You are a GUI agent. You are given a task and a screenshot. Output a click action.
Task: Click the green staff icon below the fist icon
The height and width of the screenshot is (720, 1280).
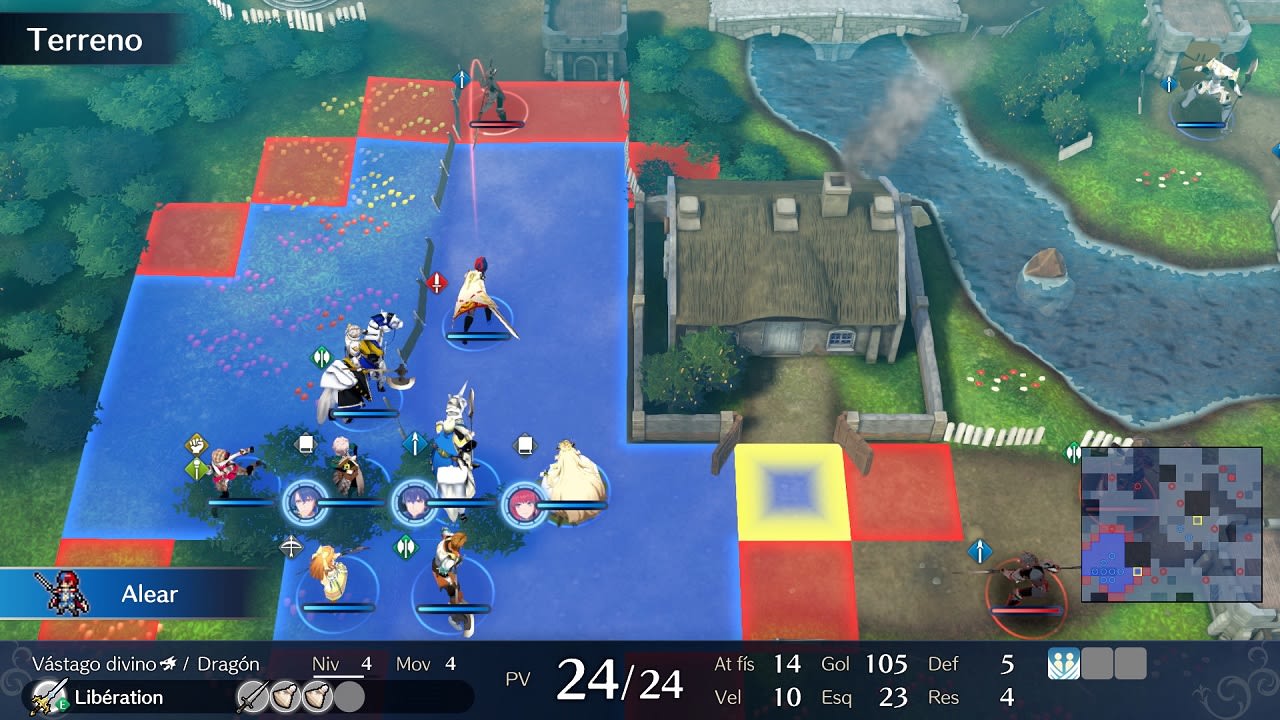pos(195,469)
